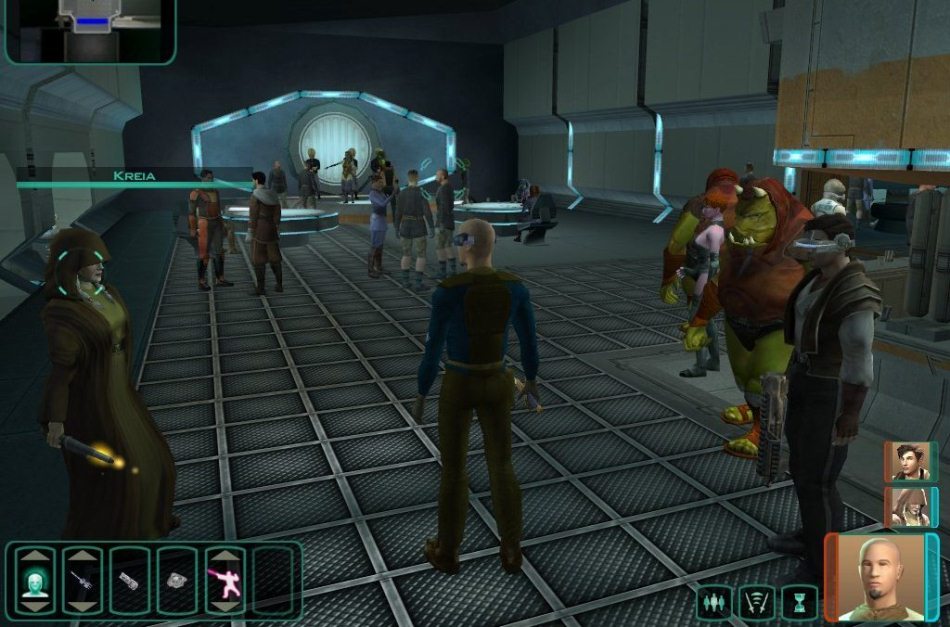Switch to the brown-haired male party member portrait
The width and height of the screenshot is (950, 627).
click(x=908, y=462)
